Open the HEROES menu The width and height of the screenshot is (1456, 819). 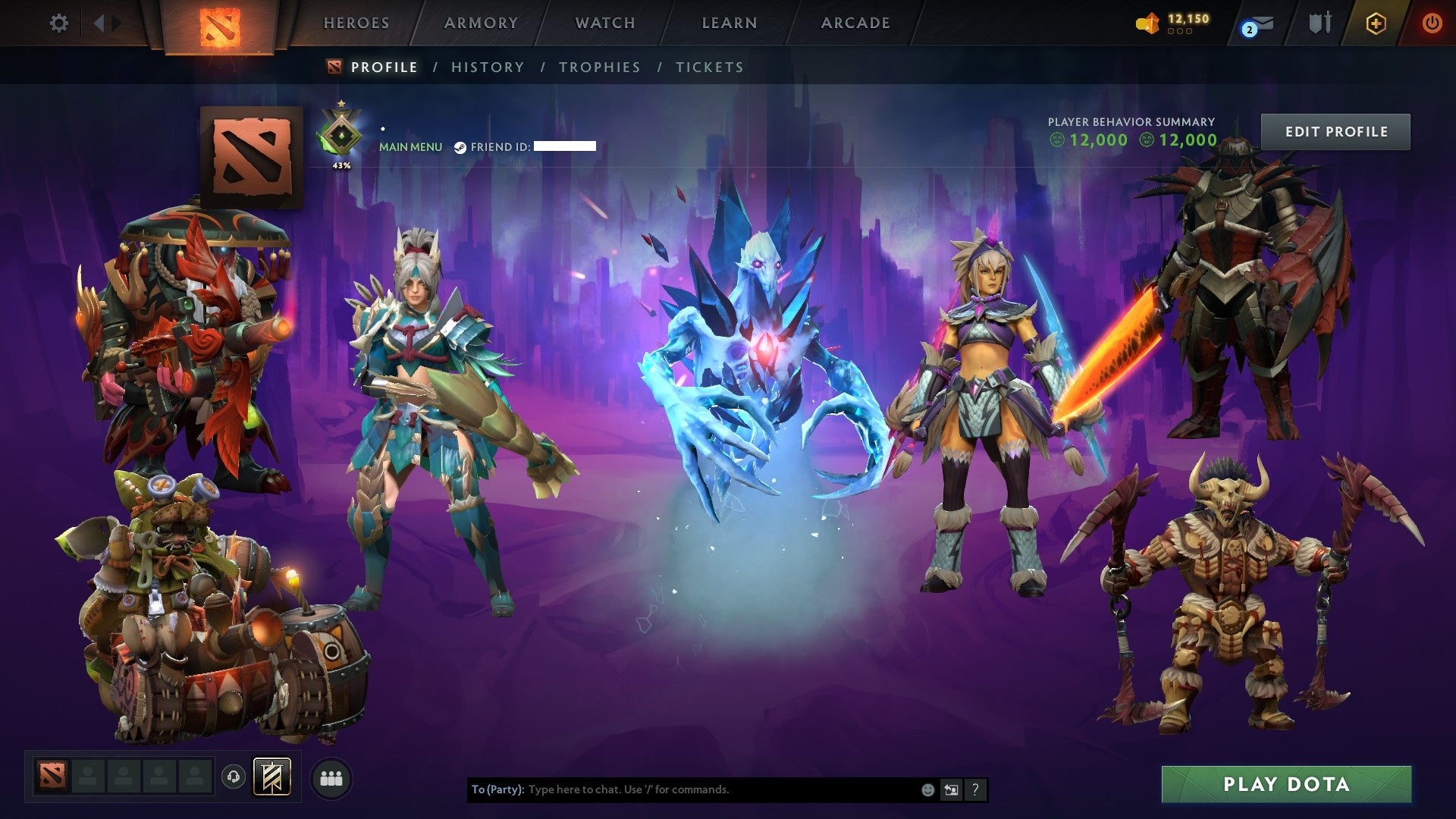click(x=356, y=23)
